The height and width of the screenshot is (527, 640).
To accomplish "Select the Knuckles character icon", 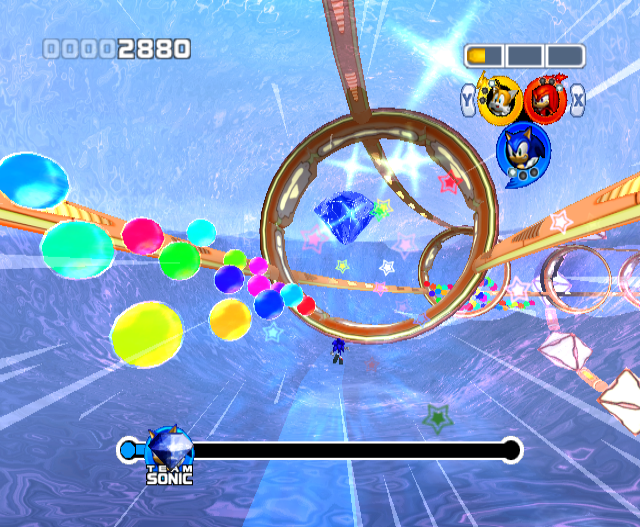I will pyautogui.click(x=544, y=99).
